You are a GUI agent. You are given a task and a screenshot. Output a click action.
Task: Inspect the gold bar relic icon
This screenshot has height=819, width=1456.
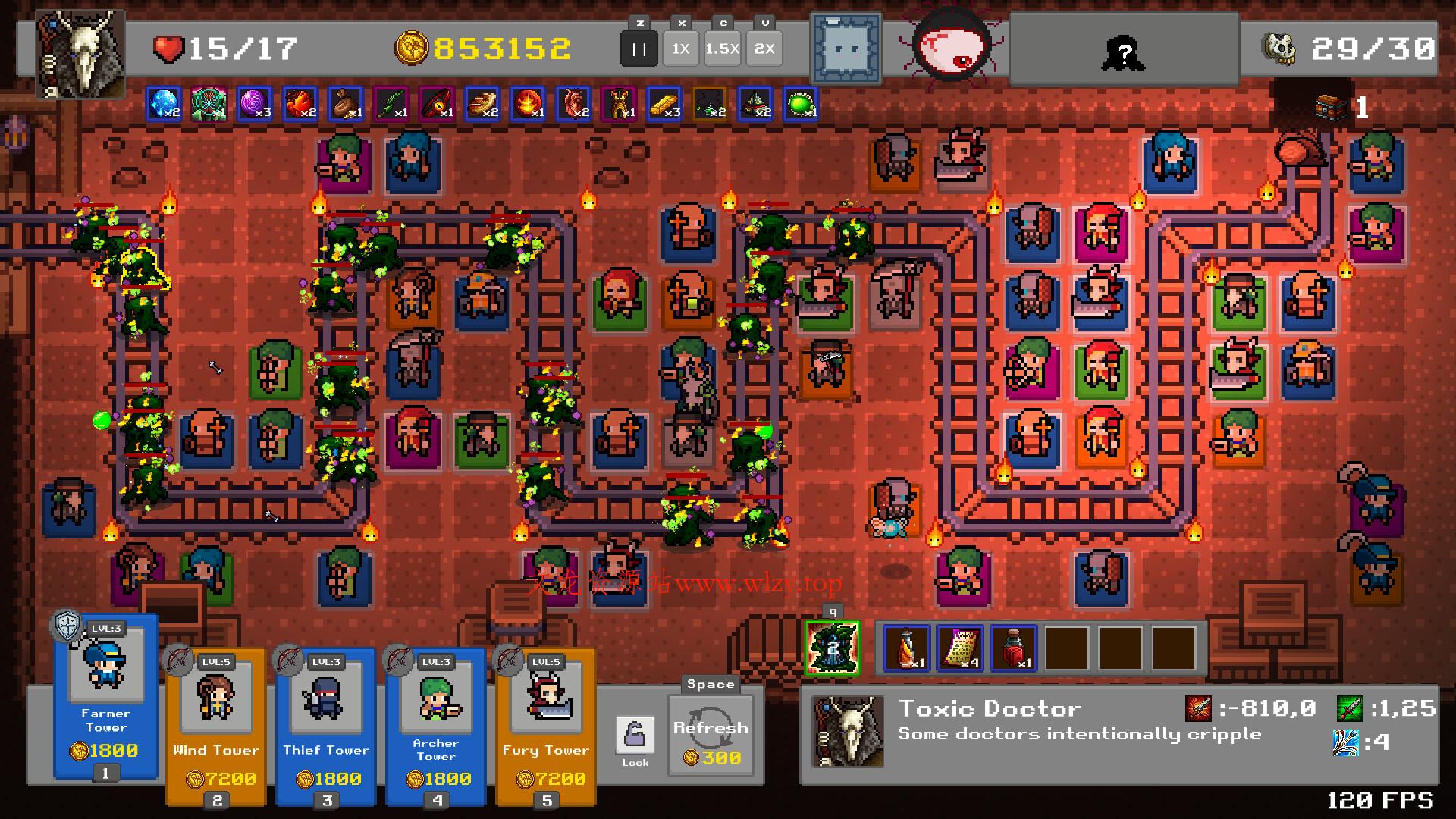coord(664,104)
